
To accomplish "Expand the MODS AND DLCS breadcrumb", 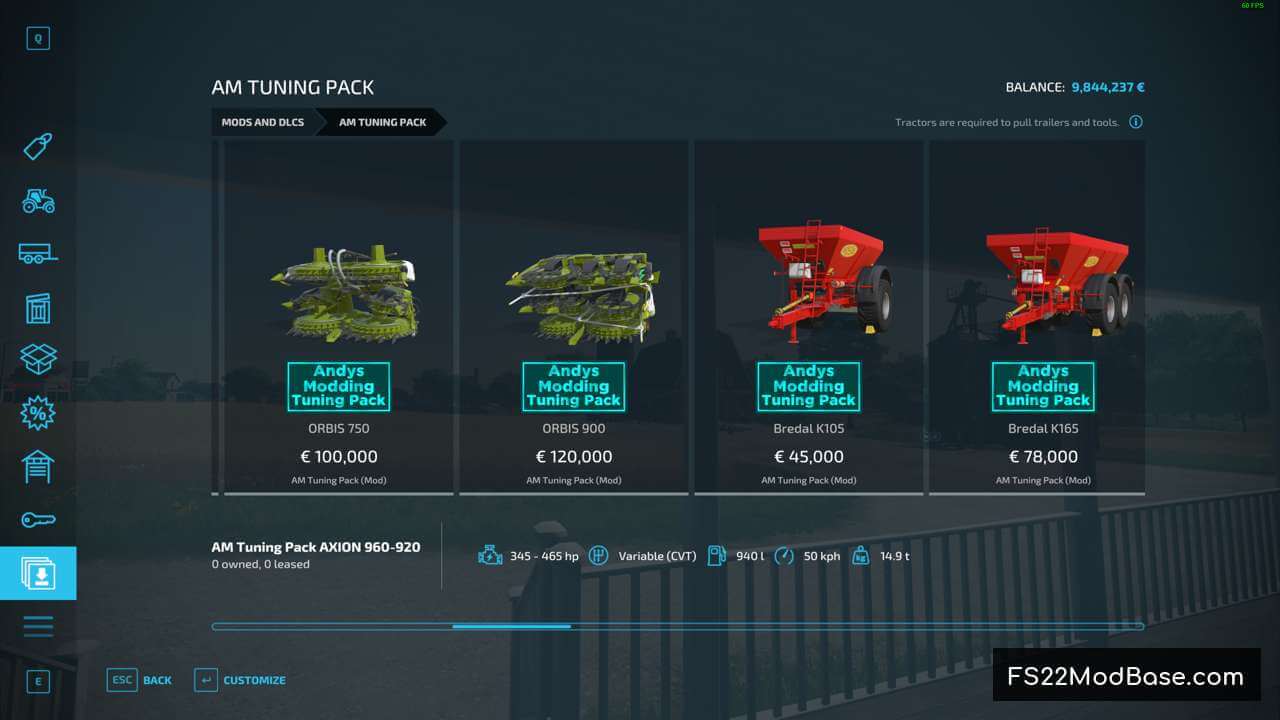I will [263, 122].
